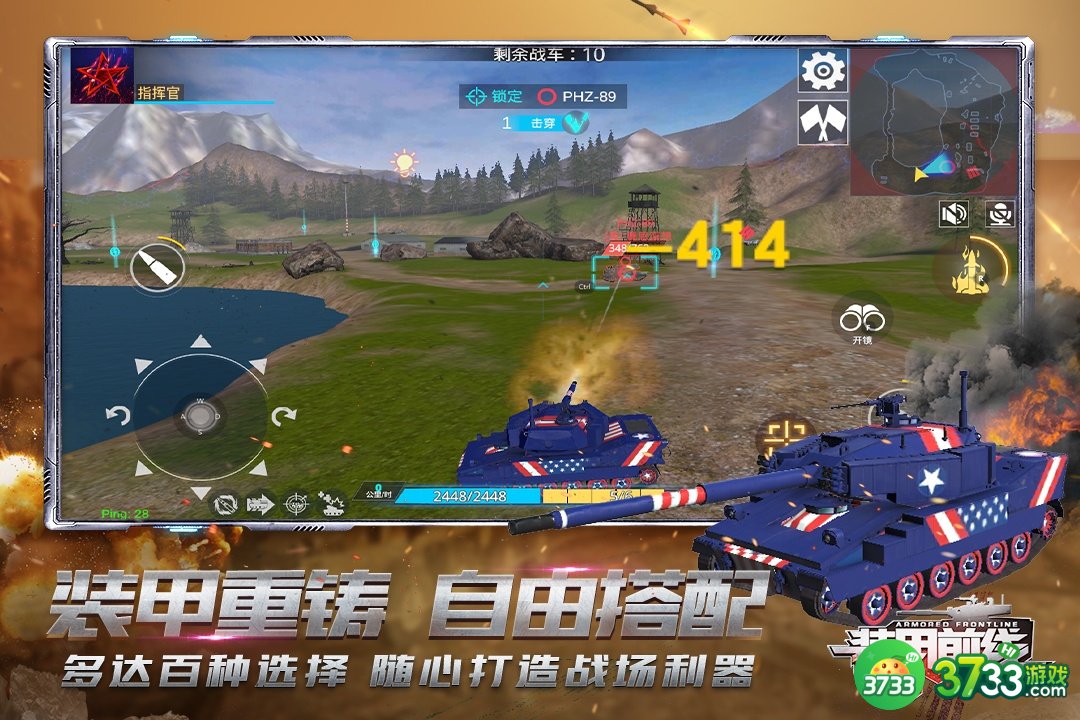Image resolution: width=1080 pixels, height=720 pixels.
Task: Tap the movement joystick center
Action: tap(200, 416)
